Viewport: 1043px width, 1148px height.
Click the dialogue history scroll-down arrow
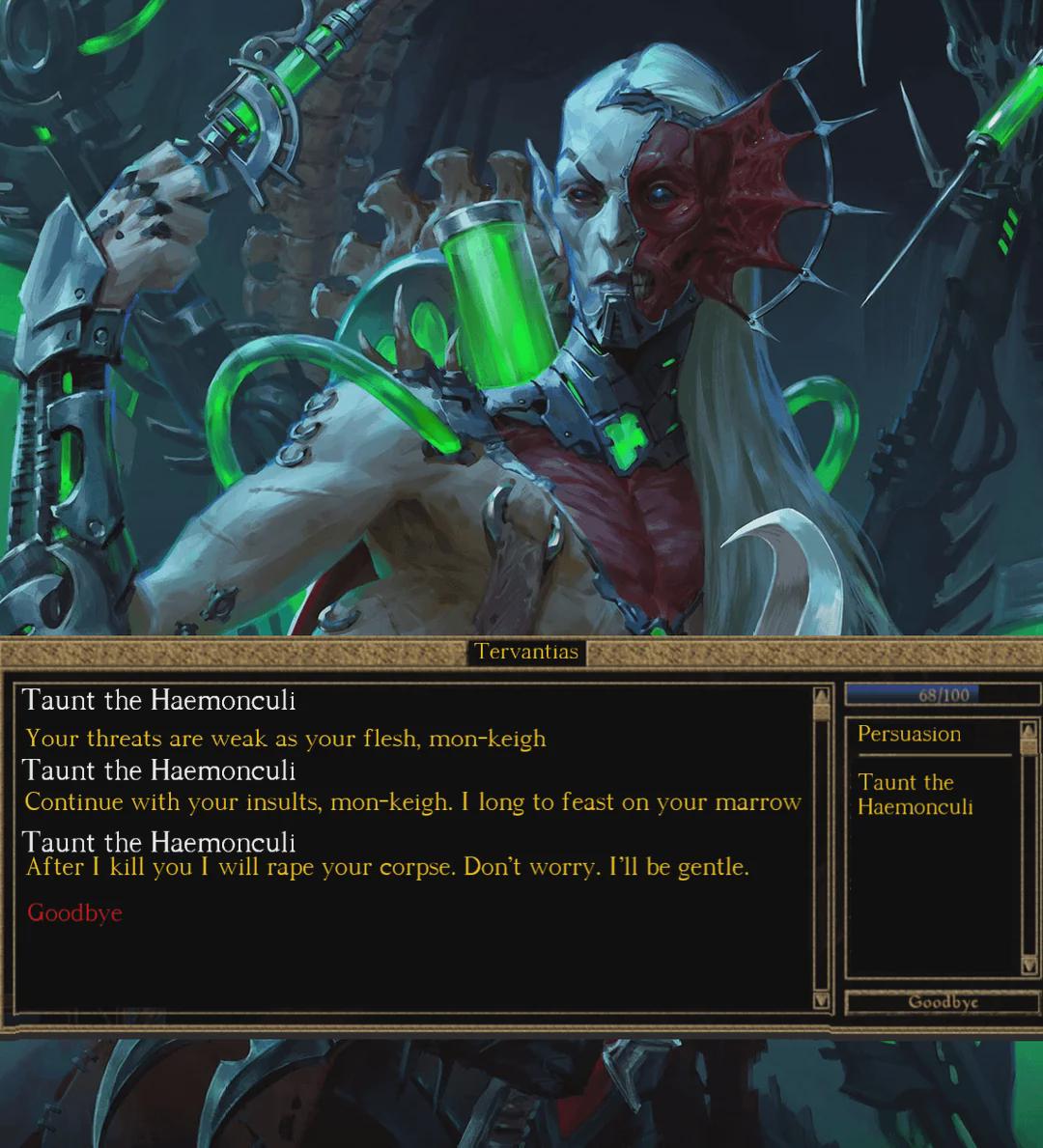822,1000
